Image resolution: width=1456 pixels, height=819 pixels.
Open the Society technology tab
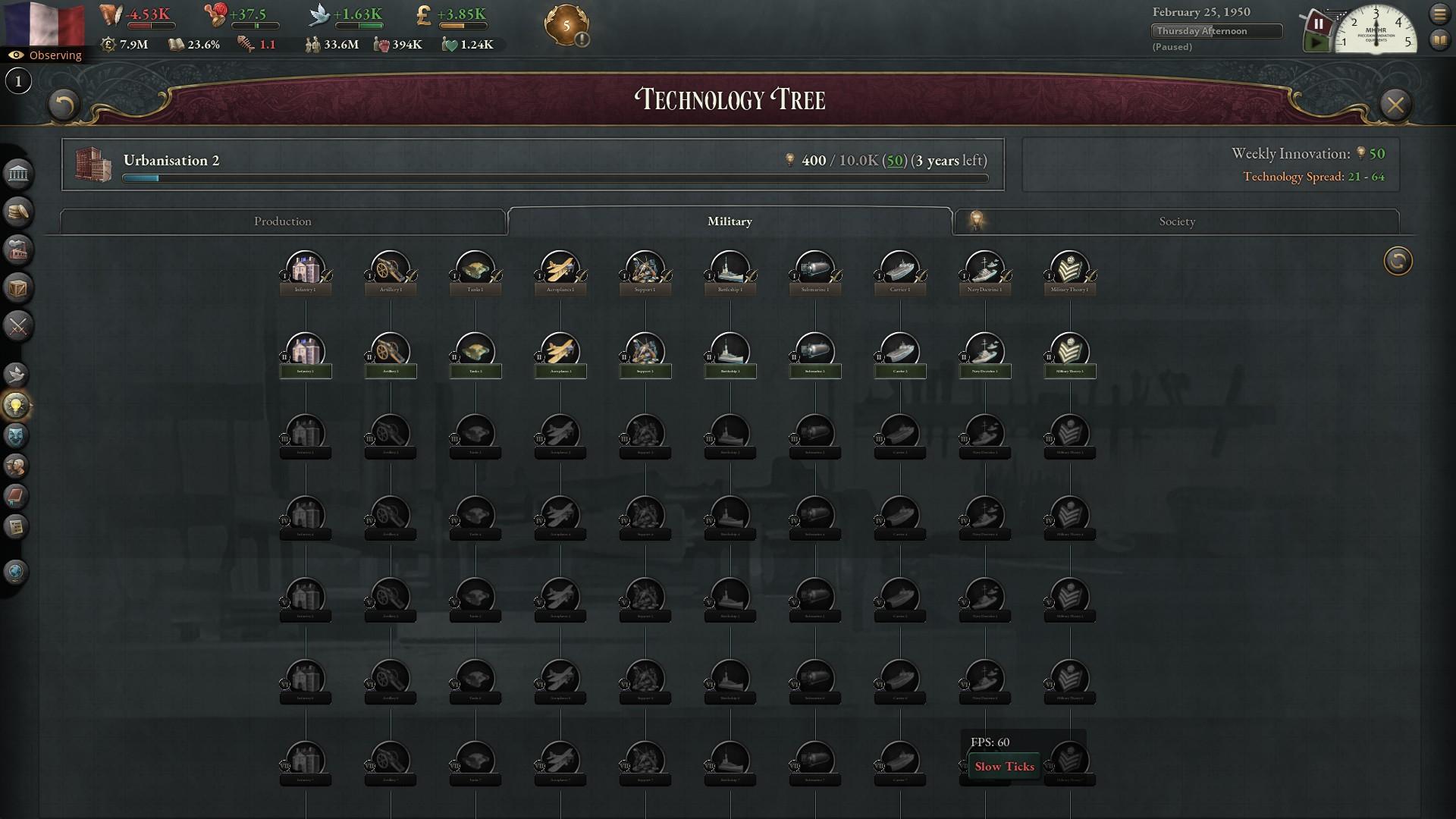(x=1176, y=221)
